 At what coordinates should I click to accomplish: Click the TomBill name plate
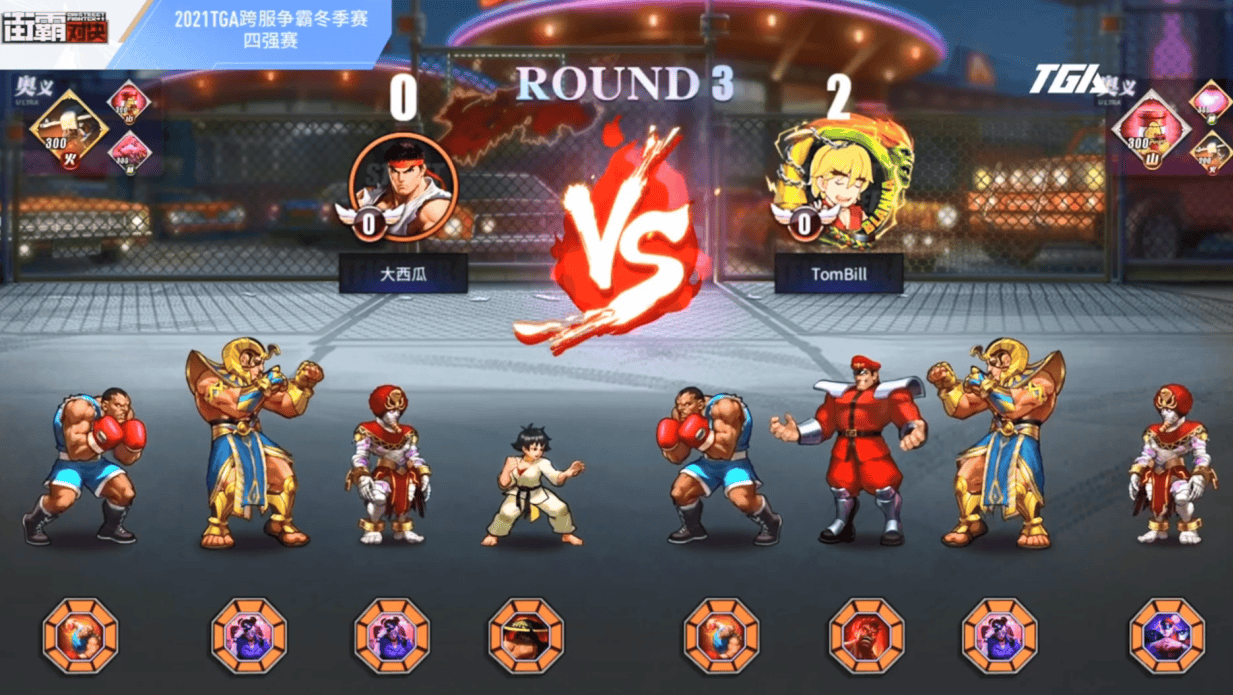click(x=838, y=273)
